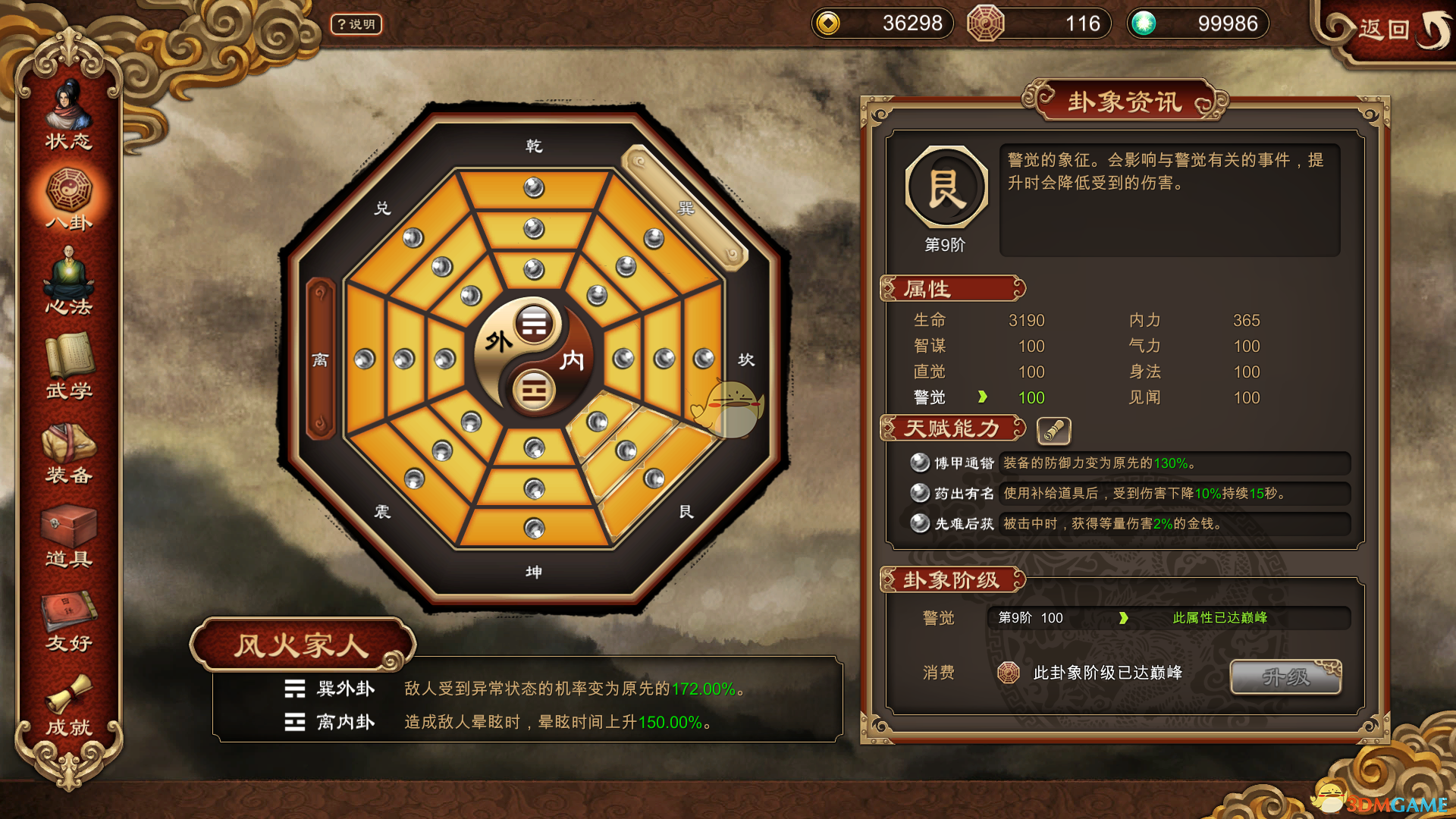1456x819 pixels.
Task: Choose the 内 inner trigram symbol
Action: coord(534,391)
